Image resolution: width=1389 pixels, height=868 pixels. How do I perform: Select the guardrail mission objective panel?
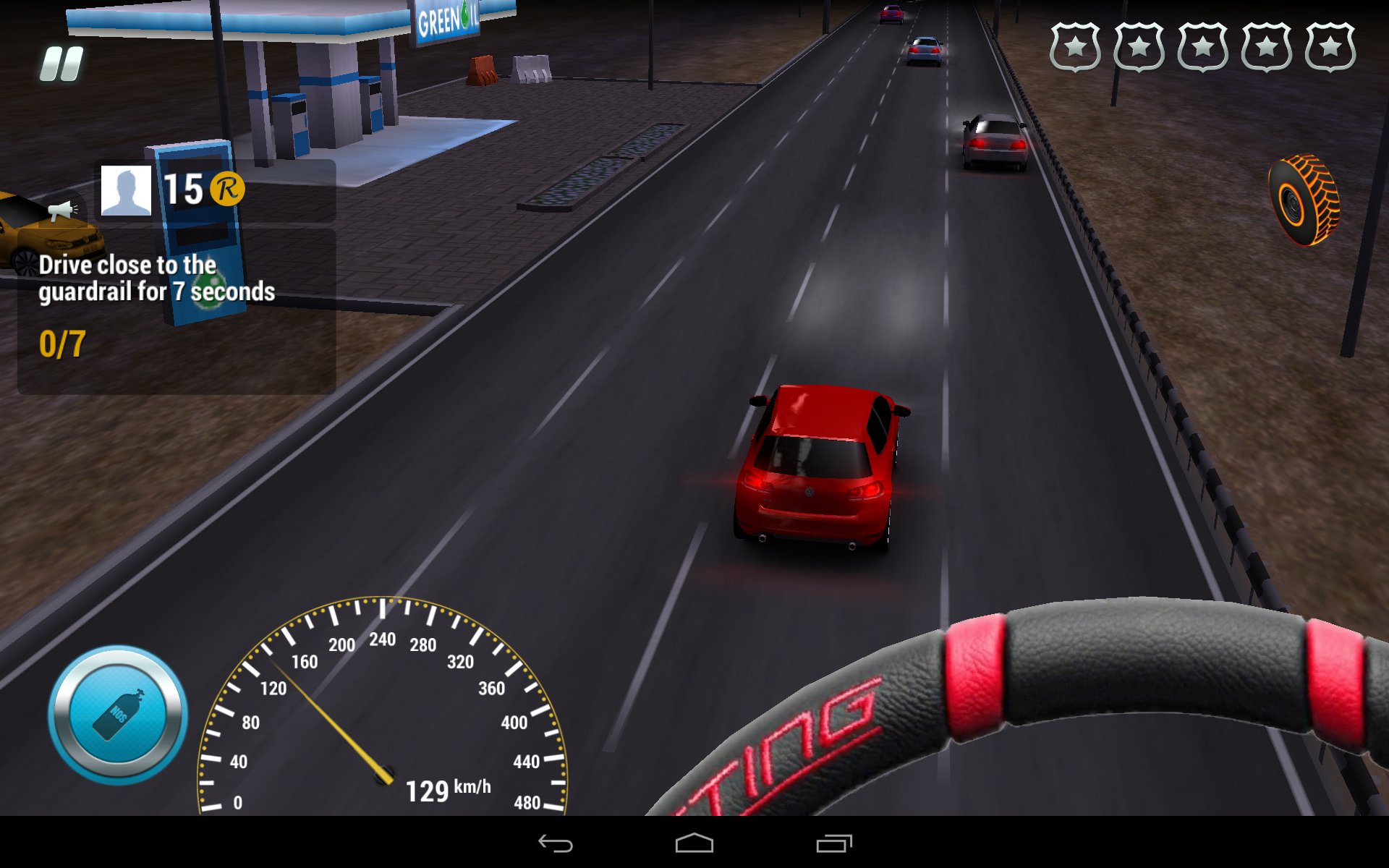177,311
